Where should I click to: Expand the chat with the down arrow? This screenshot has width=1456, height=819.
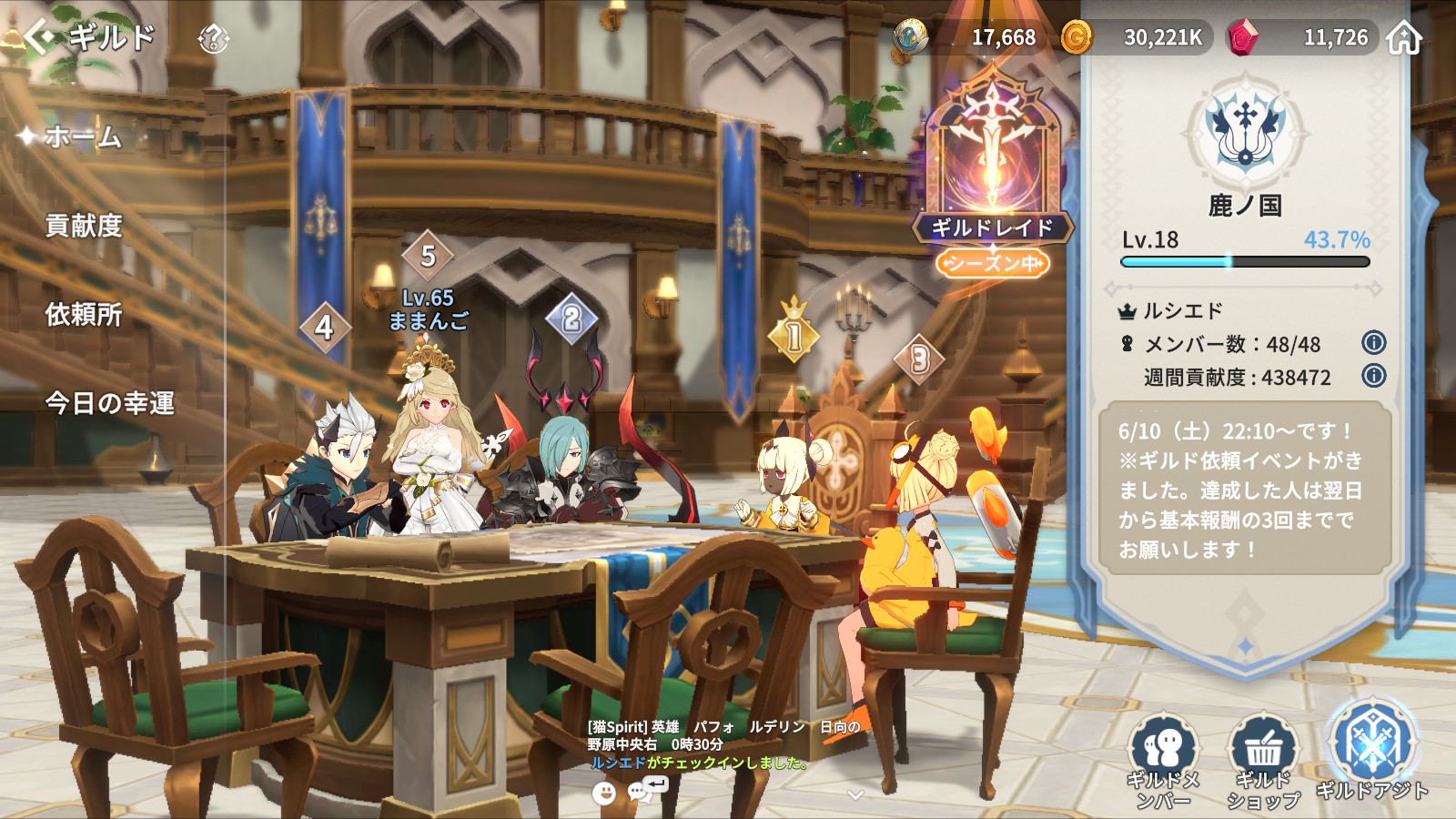[854, 794]
